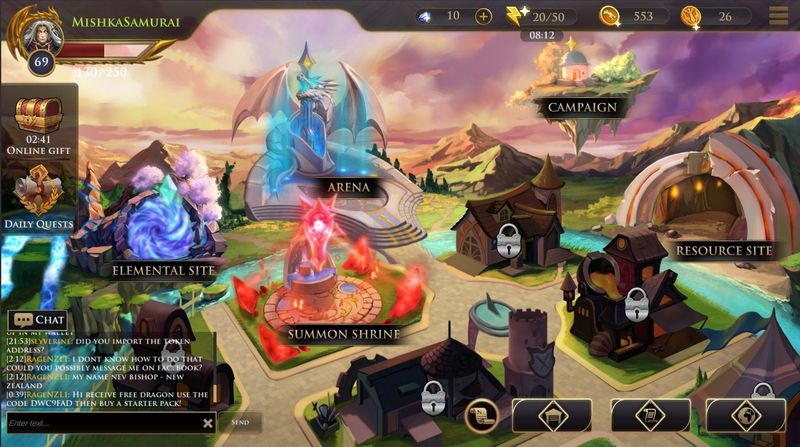Screen dimensions: 800x447
Task: Send the chat message
Action: (240, 423)
